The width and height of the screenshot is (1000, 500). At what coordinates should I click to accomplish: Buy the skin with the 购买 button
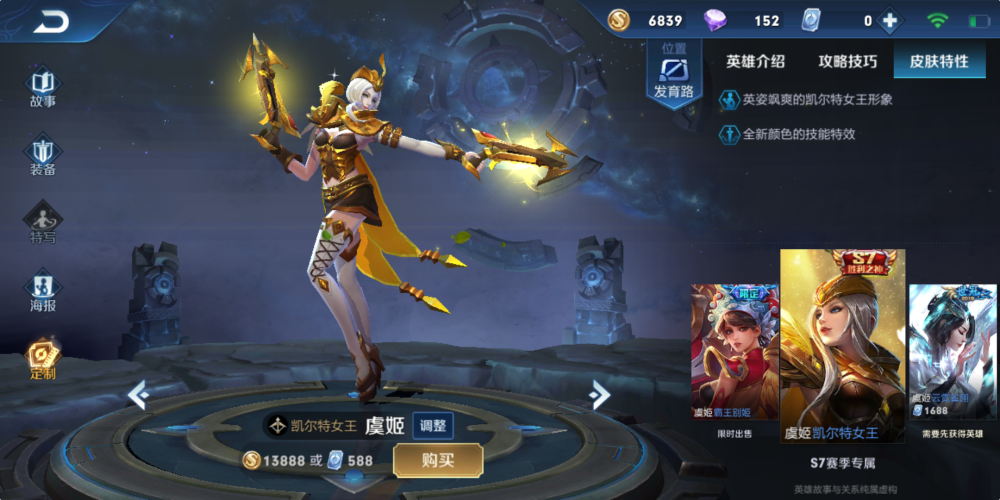(438, 460)
